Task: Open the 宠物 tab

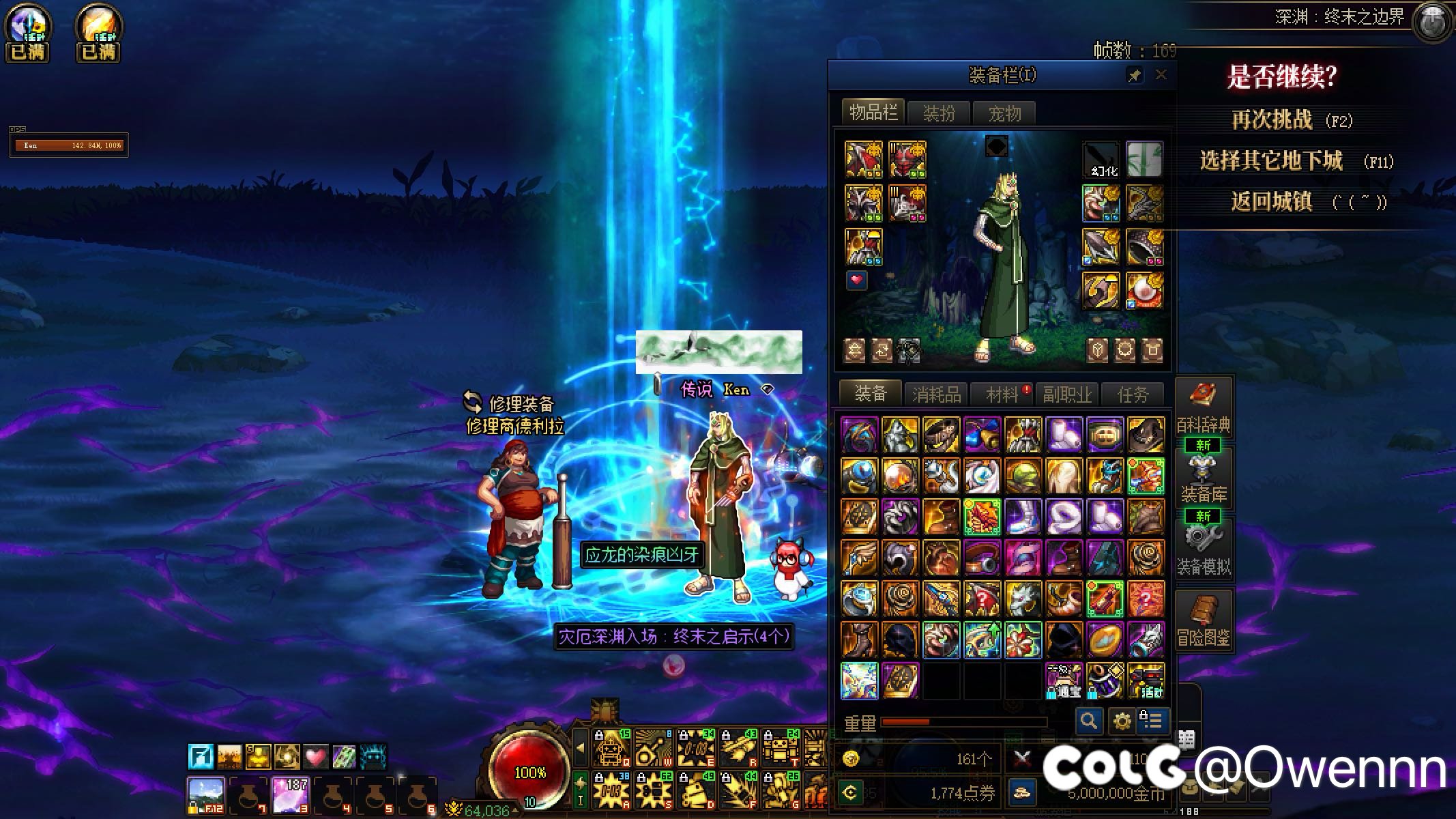Action: point(1004,113)
